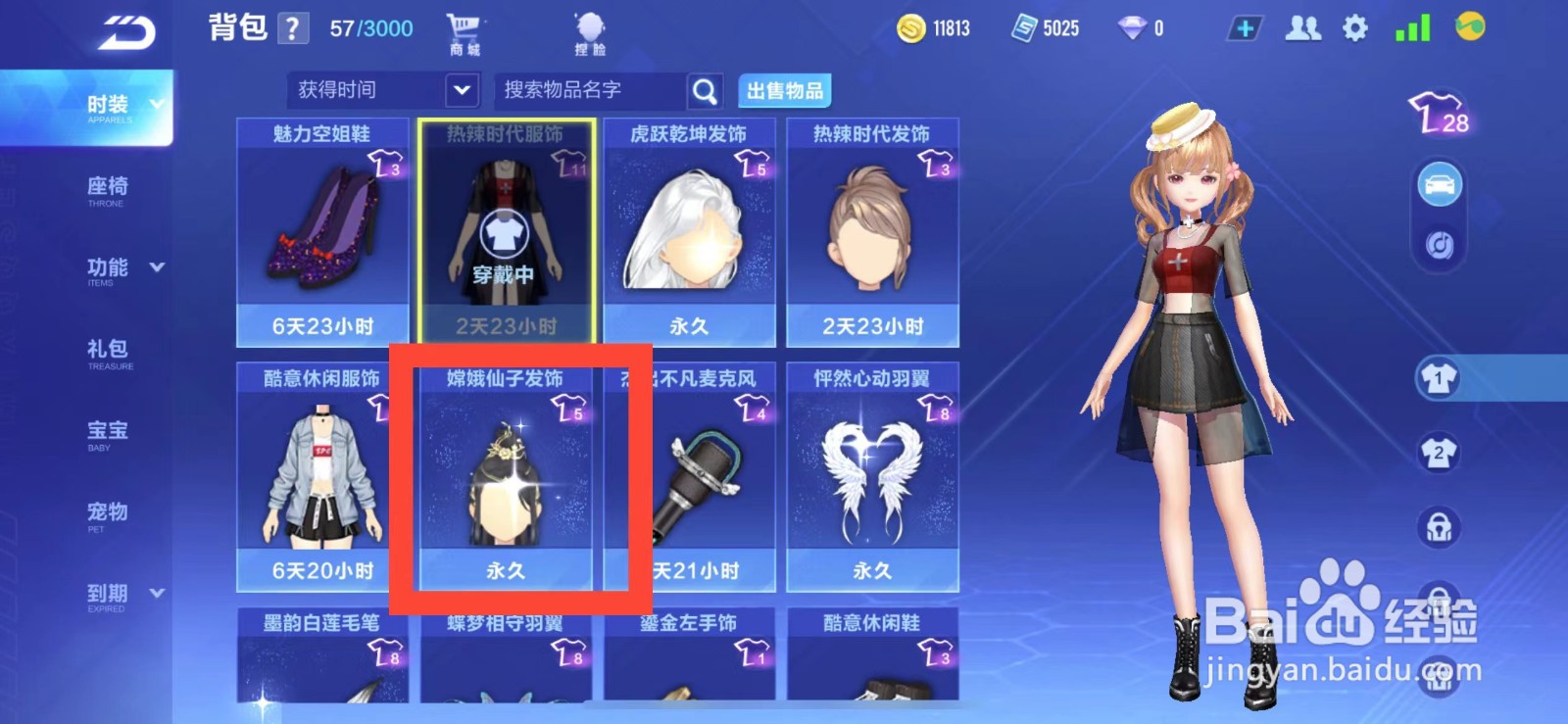Open the 捏脸 face customization icon
The height and width of the screenshot is (724, 1568).
click(589, 27)
